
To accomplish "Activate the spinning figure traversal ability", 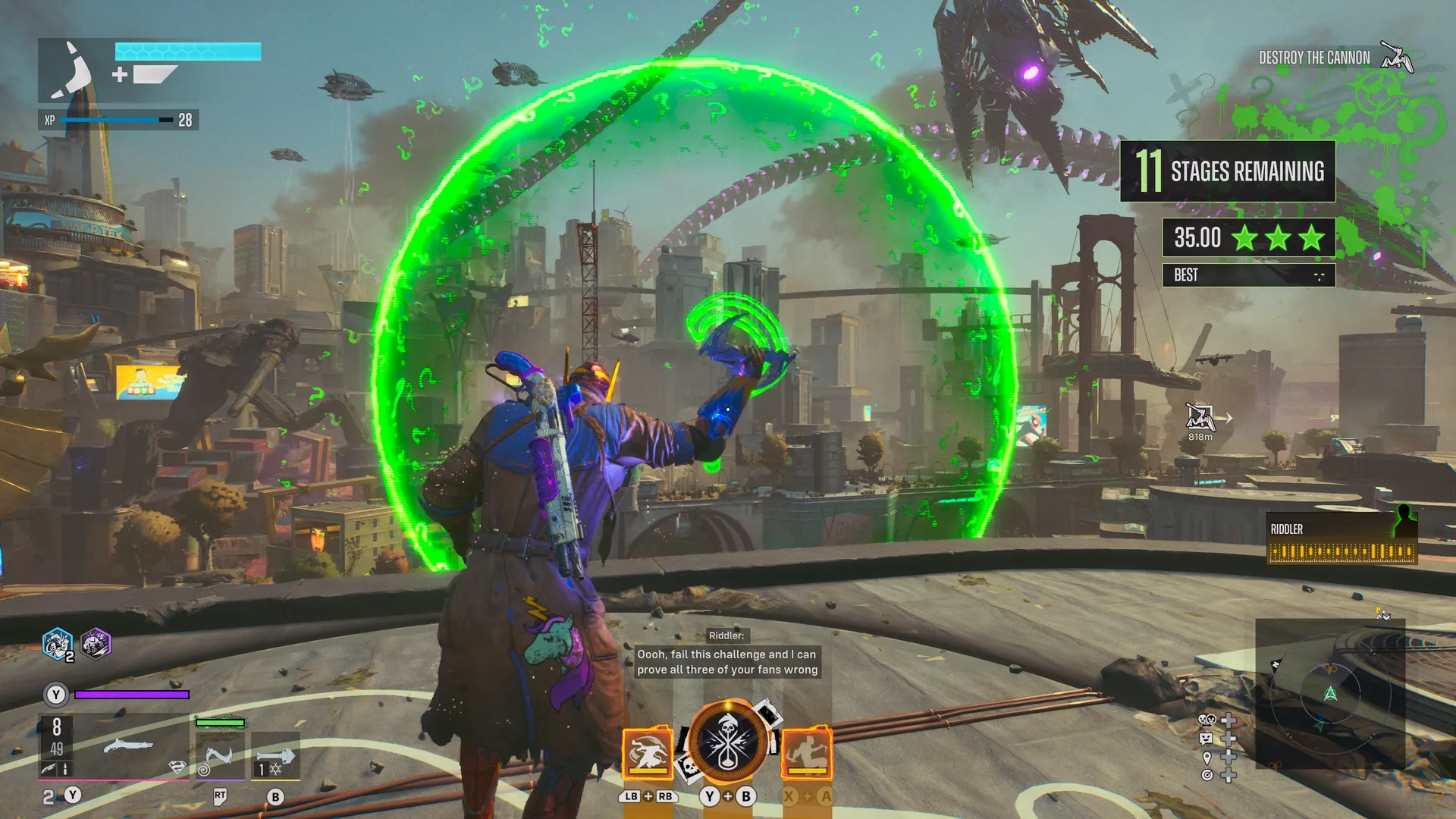I will click(647, 753).
